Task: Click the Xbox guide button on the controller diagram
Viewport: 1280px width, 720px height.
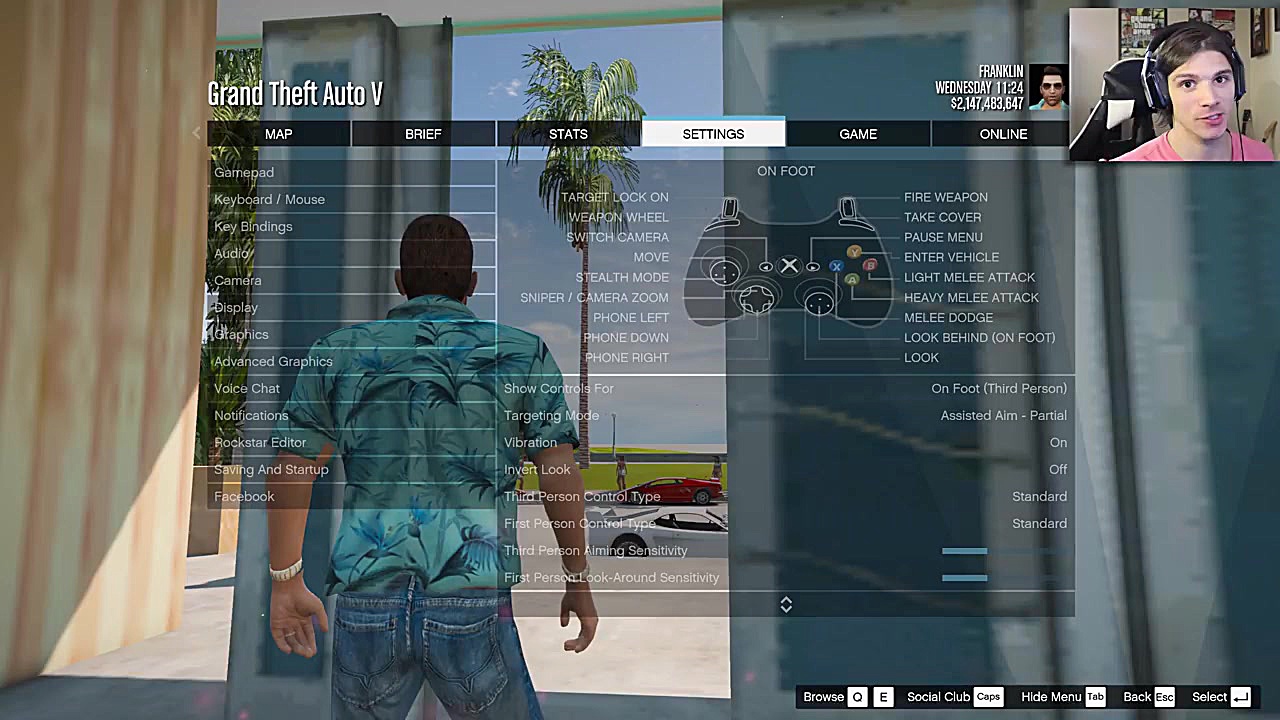Action: (789, 265)
